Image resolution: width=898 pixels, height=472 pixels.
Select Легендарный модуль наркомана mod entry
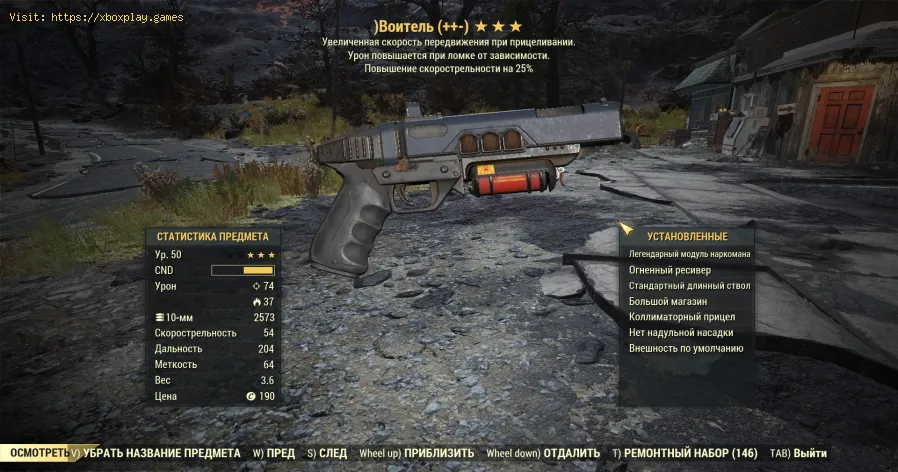click(x=689, y=254)
